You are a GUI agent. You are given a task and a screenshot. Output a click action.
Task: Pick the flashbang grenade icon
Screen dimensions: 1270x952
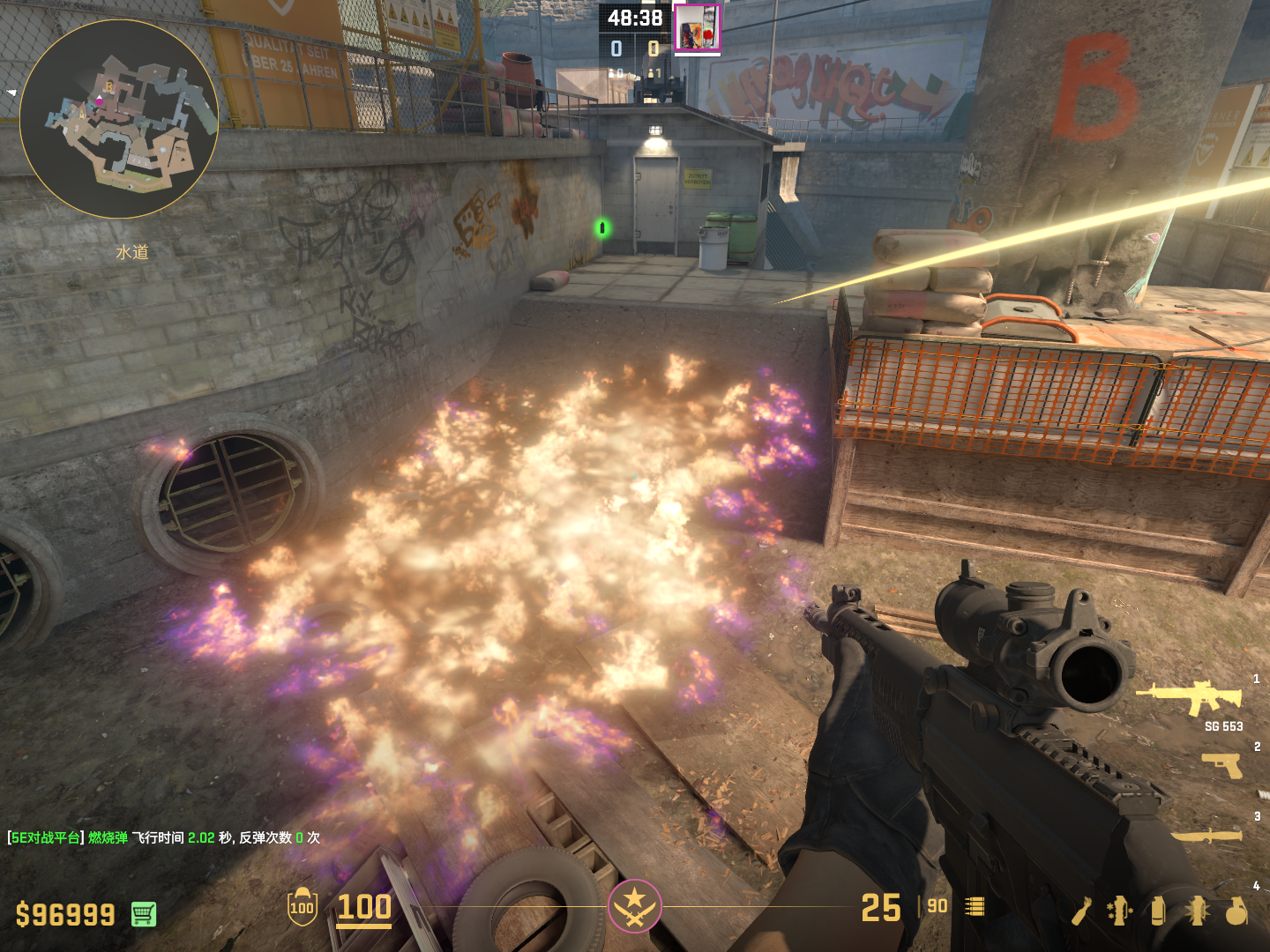(1197, 911)
